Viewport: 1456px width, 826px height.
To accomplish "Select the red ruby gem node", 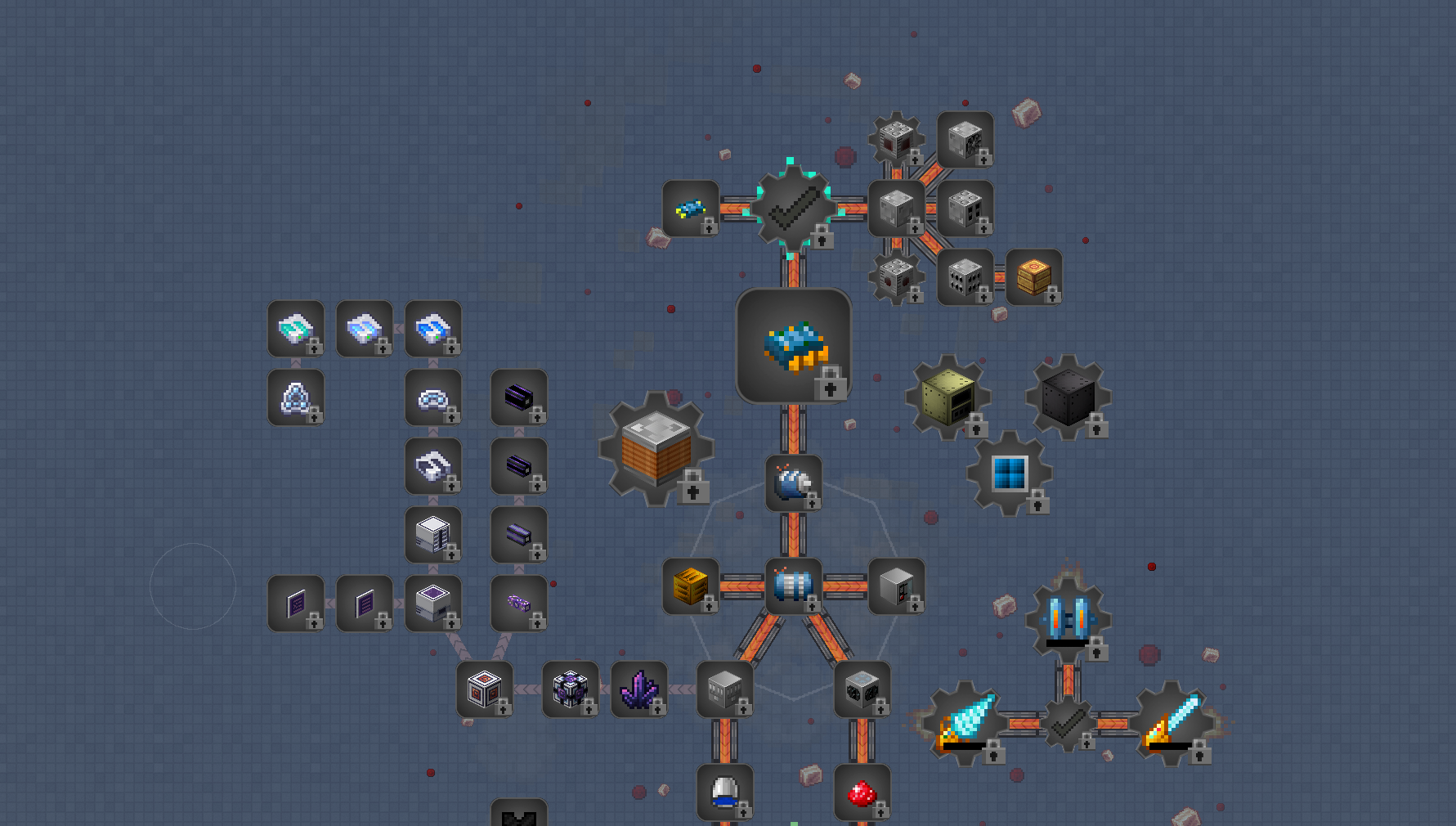I will click(x=862, y=792).
